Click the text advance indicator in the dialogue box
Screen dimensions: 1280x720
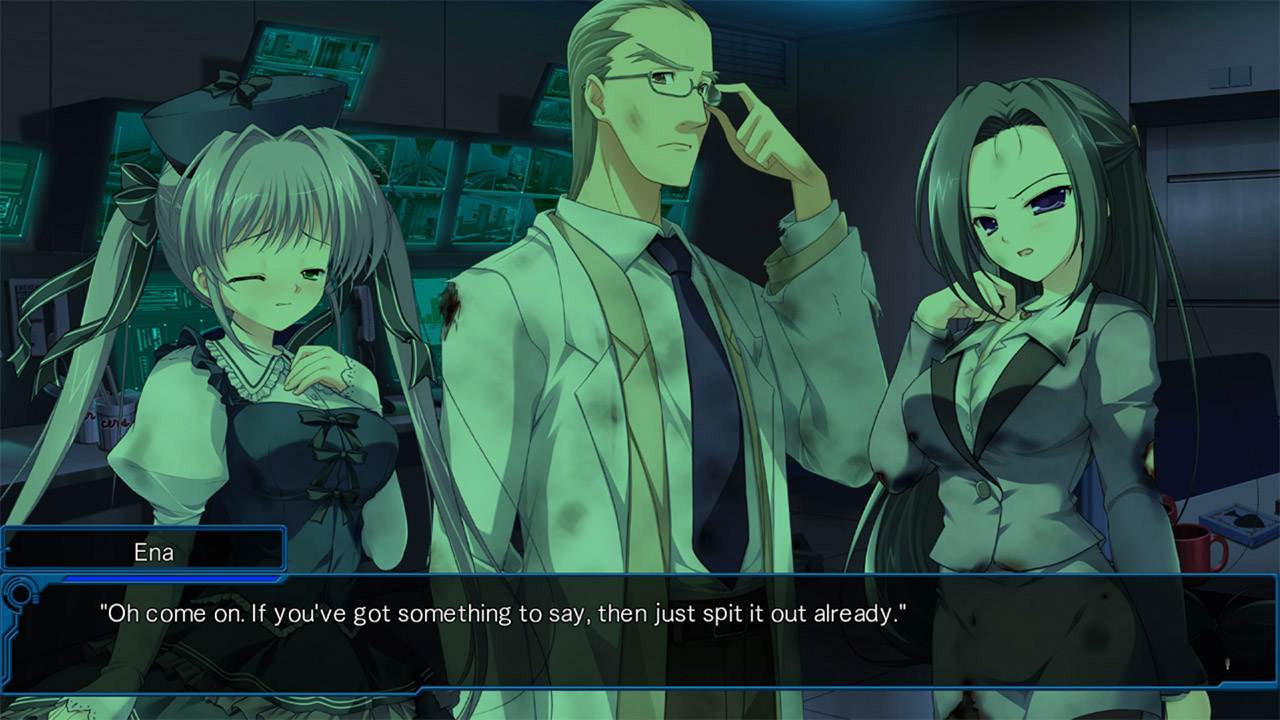coord(1225,665)
